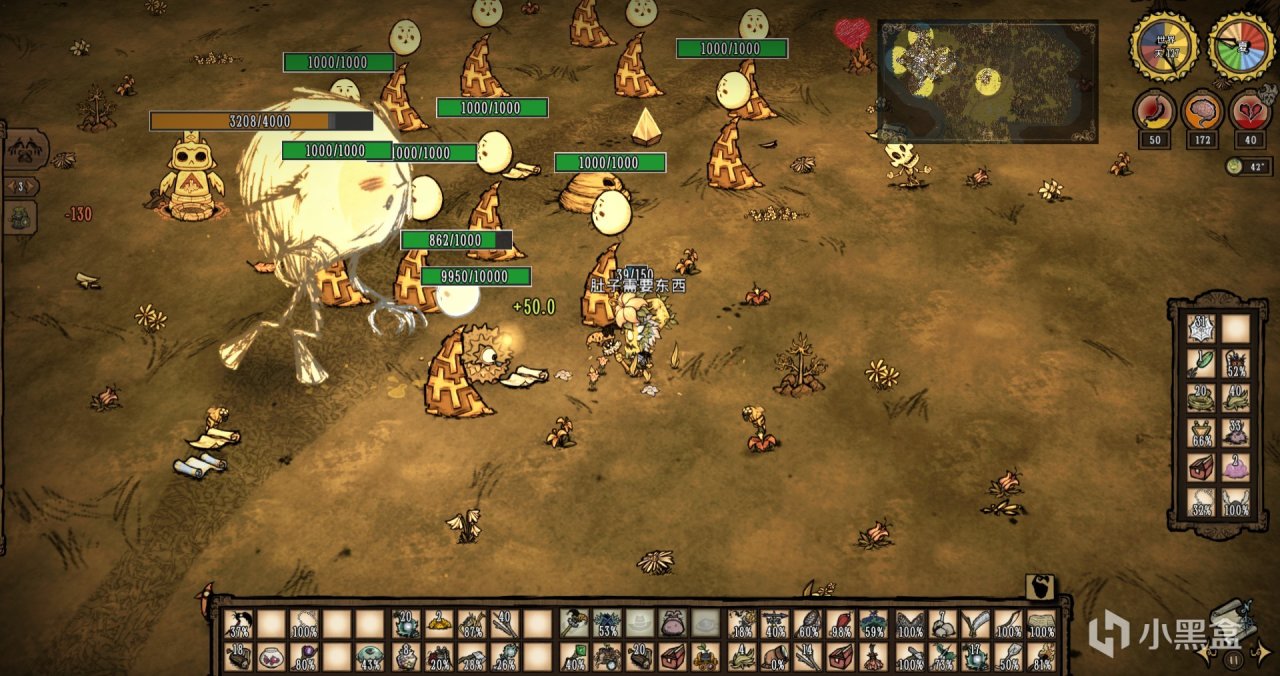1280x676 pixels.
Task: Choose the backpack item at 66% durability
Action: coord(1202,433)
